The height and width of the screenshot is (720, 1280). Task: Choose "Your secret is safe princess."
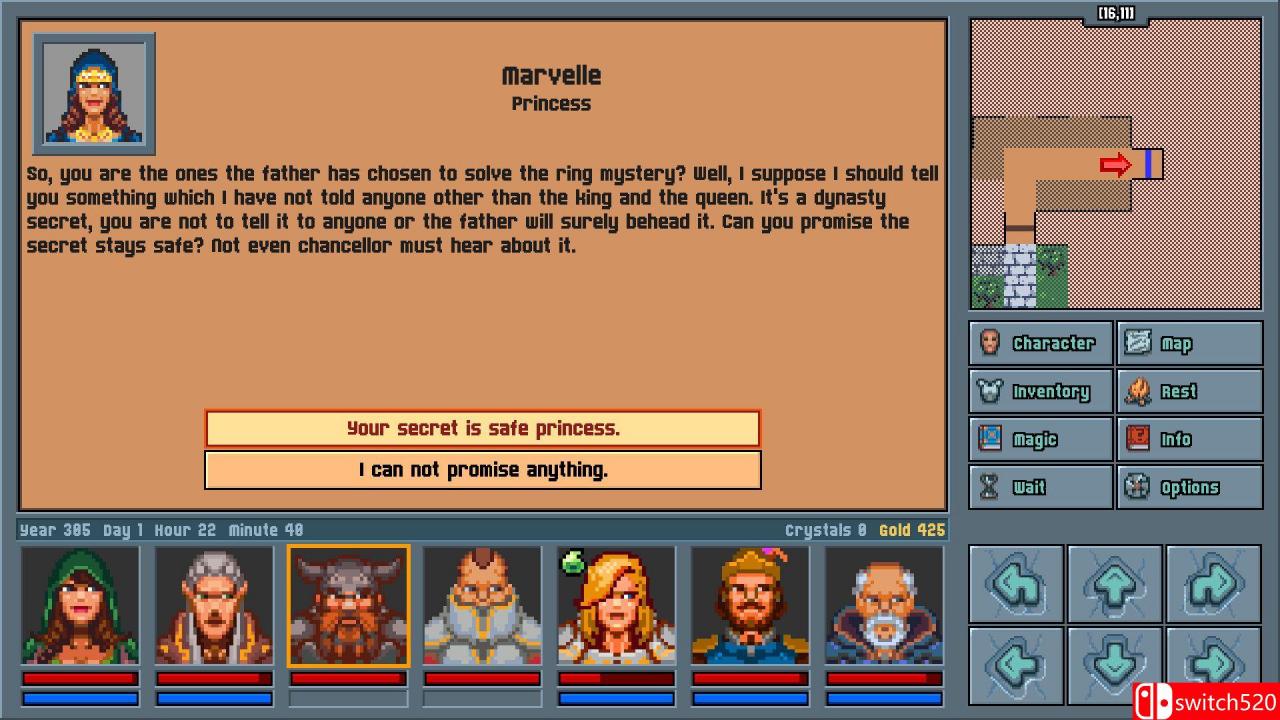click(482, 428)
